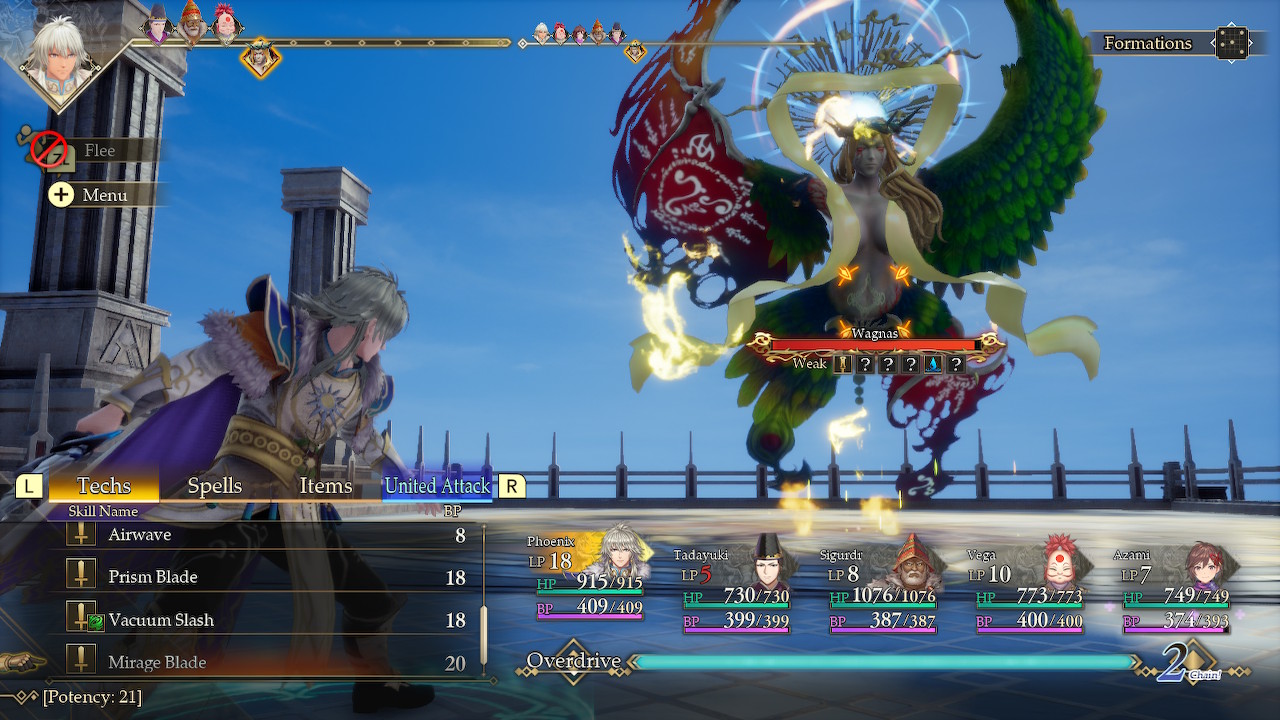Screen dimensions: 1280x720
Task: Open the Spells tab
Action: 215,486
